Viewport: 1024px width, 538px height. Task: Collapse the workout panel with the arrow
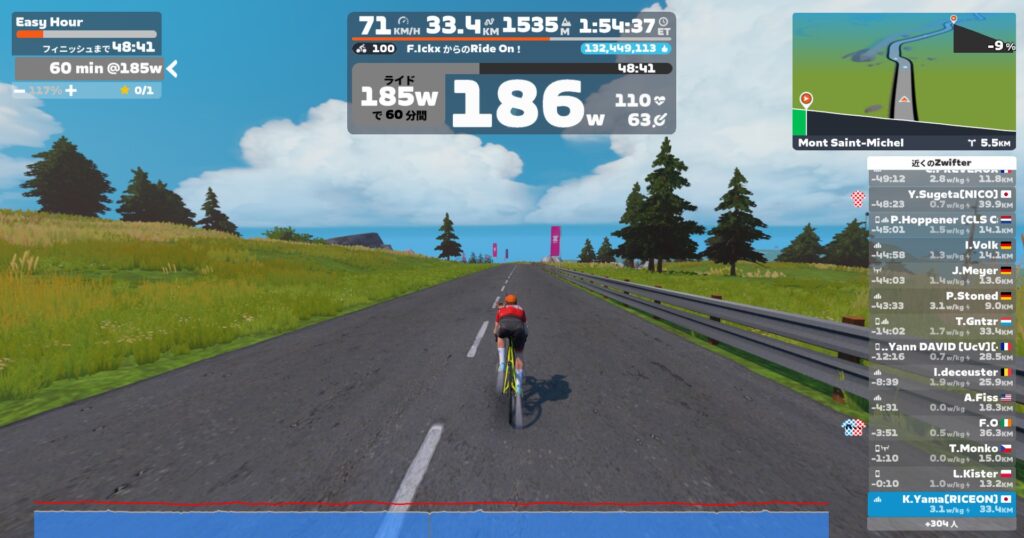click(x=172, y=68)
